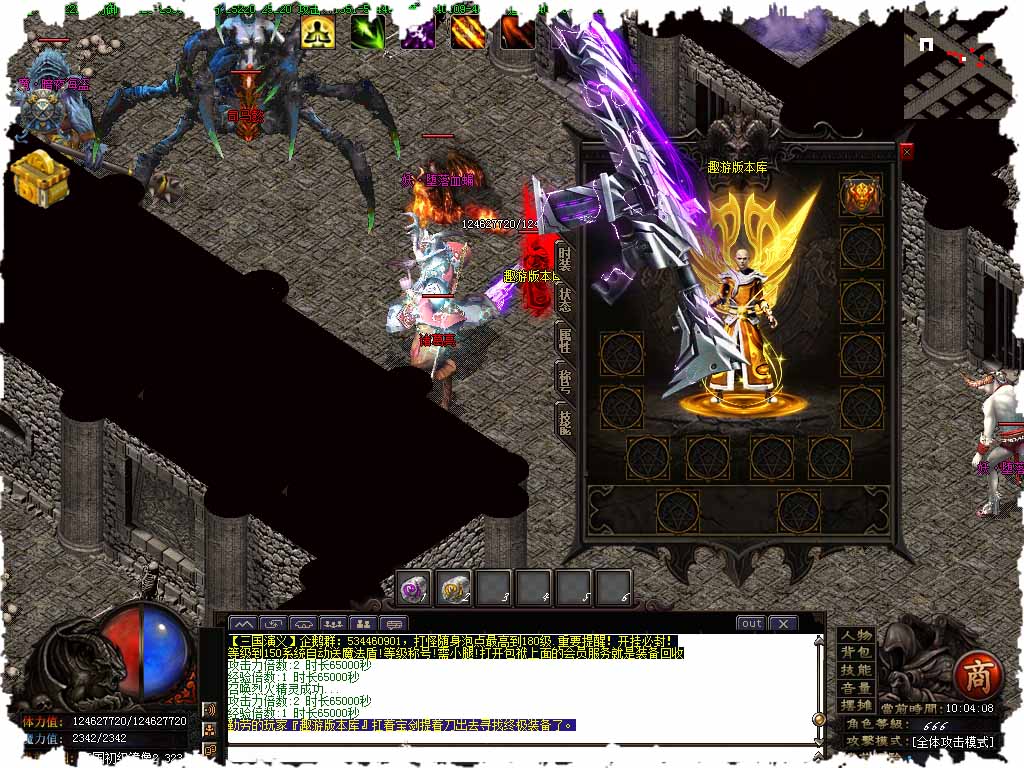
Task: Open the 音量 volume button
Action: [856, 688]
